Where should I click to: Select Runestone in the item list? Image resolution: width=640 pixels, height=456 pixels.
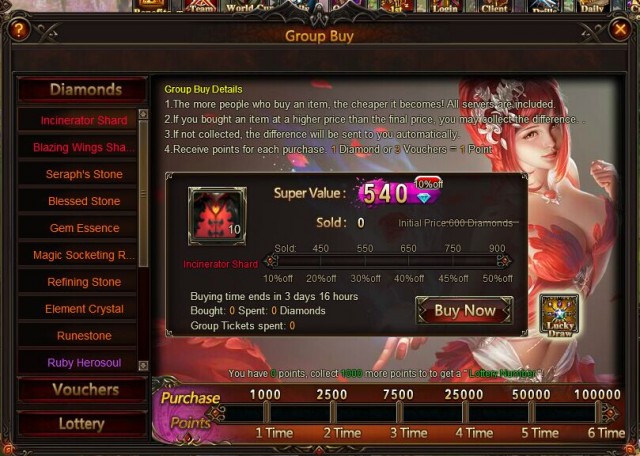click(x=83, y=336)
